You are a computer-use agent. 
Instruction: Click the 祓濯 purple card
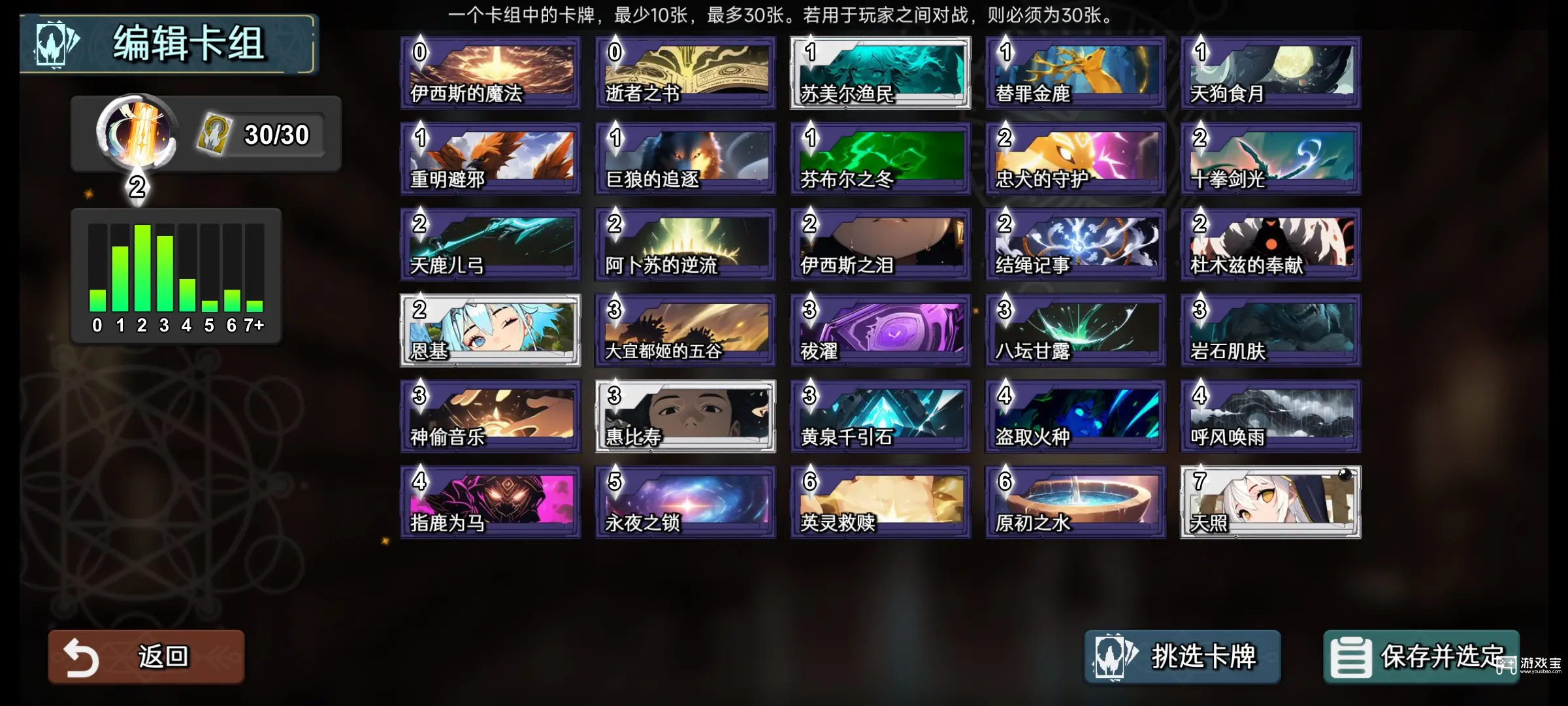point(880,330)
